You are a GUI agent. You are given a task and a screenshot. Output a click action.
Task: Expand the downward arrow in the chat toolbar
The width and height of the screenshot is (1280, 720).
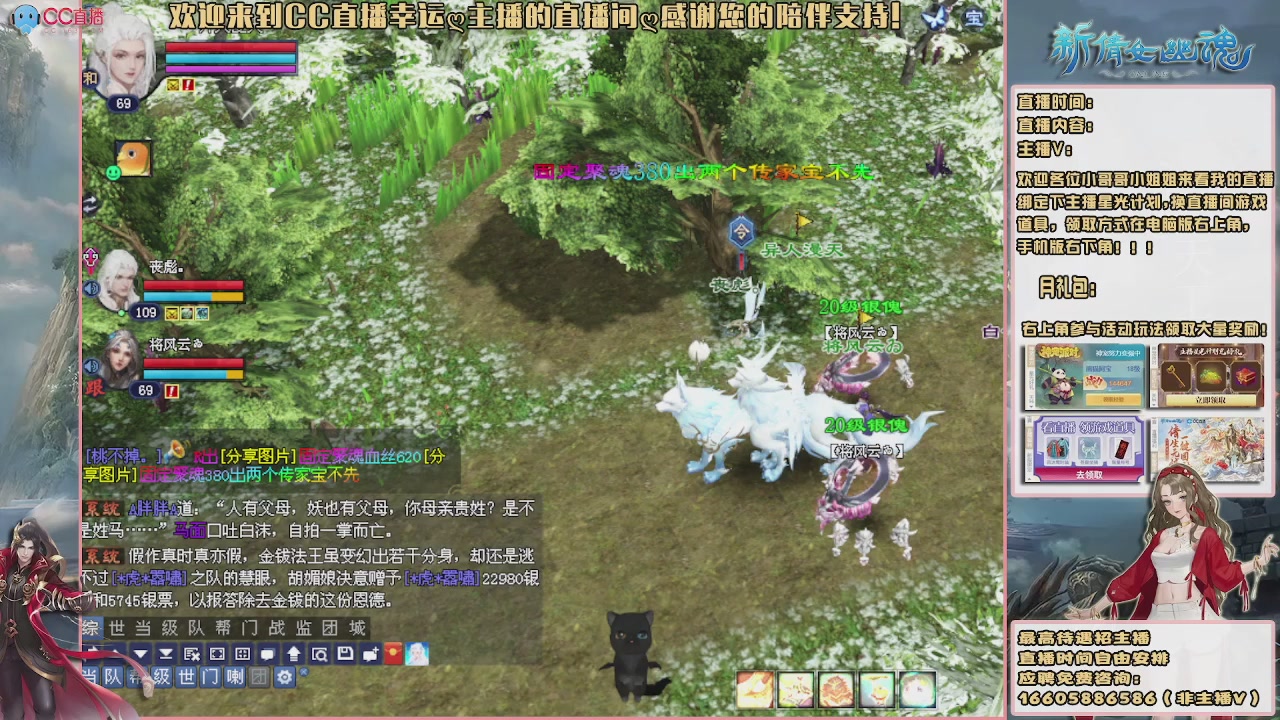coord(142,654)
